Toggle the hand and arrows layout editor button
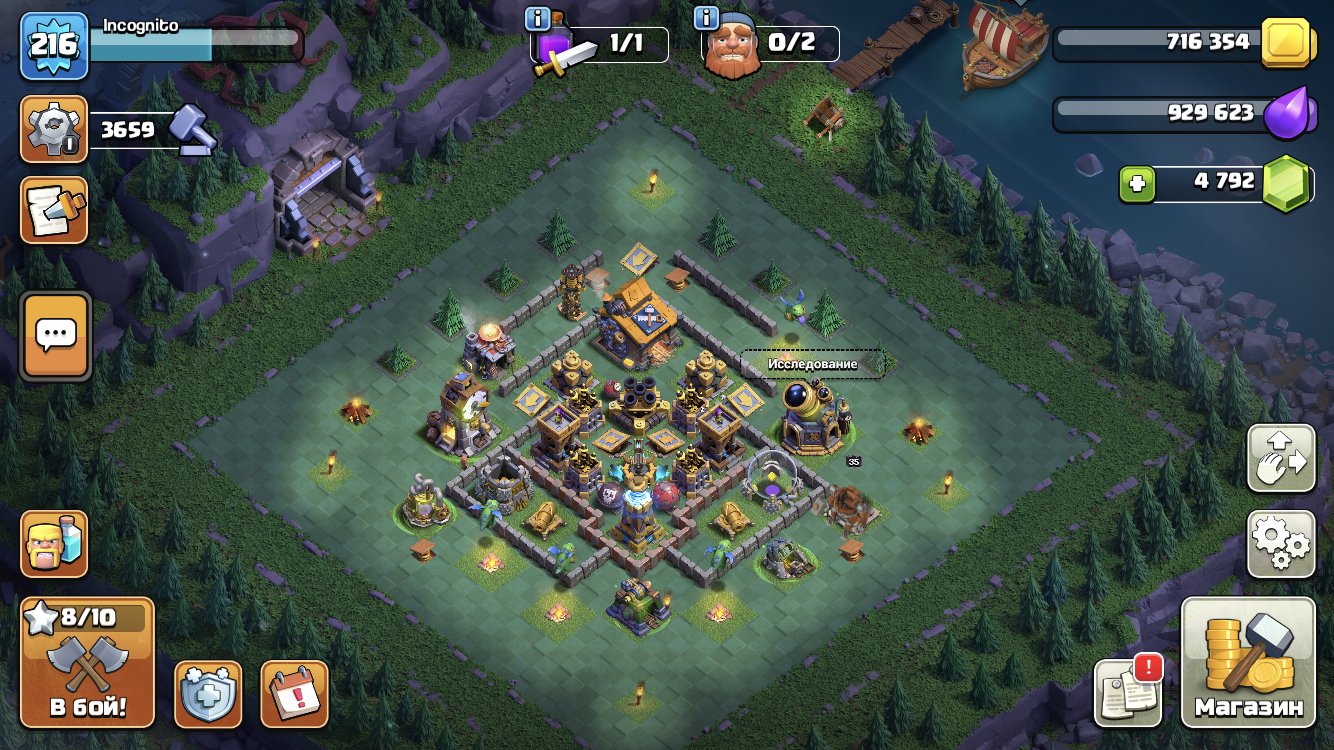1334x750 pixels. click(1281, 458)
